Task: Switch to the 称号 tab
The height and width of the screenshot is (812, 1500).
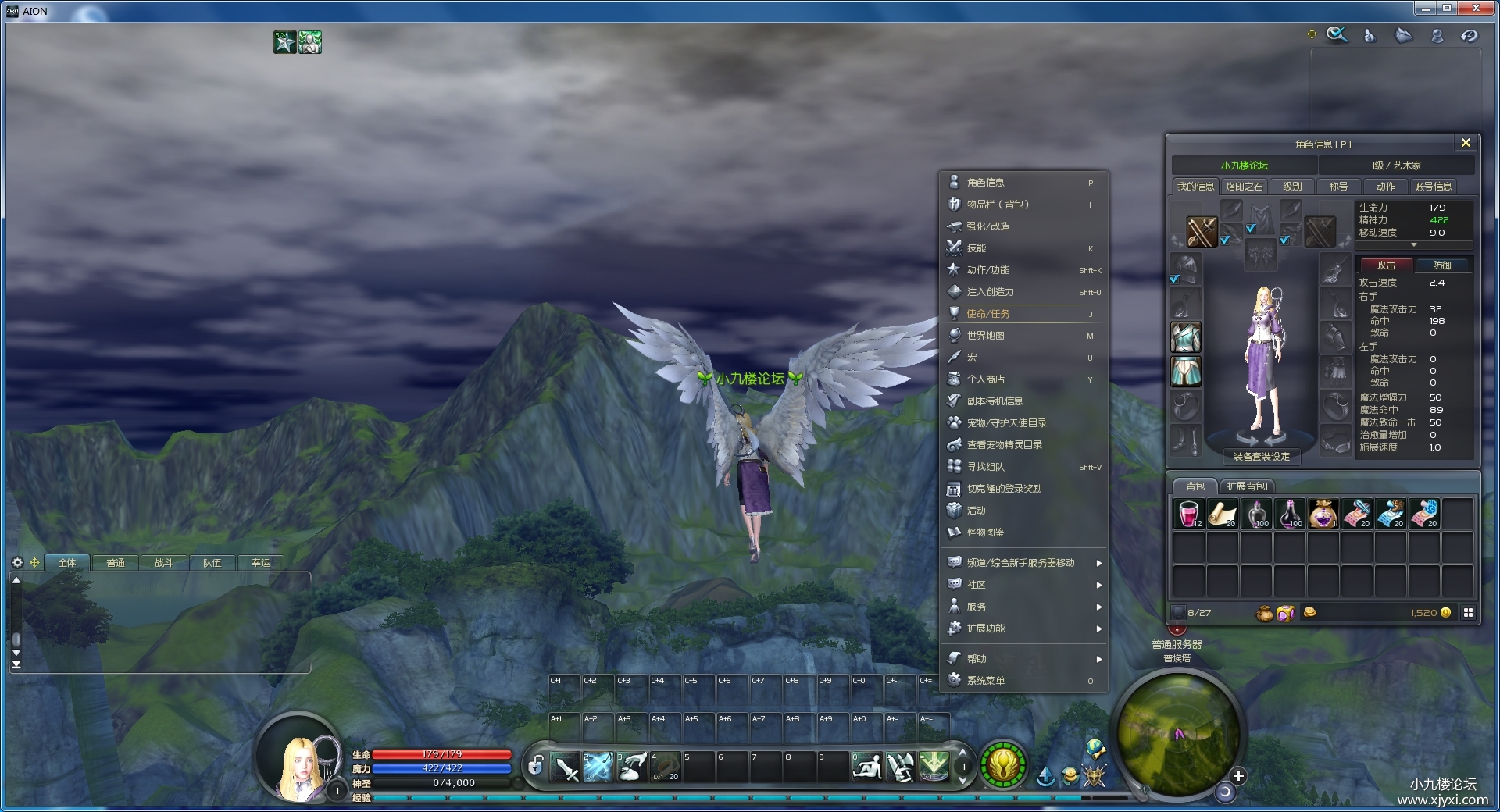Action: (x=1338, y=187)
